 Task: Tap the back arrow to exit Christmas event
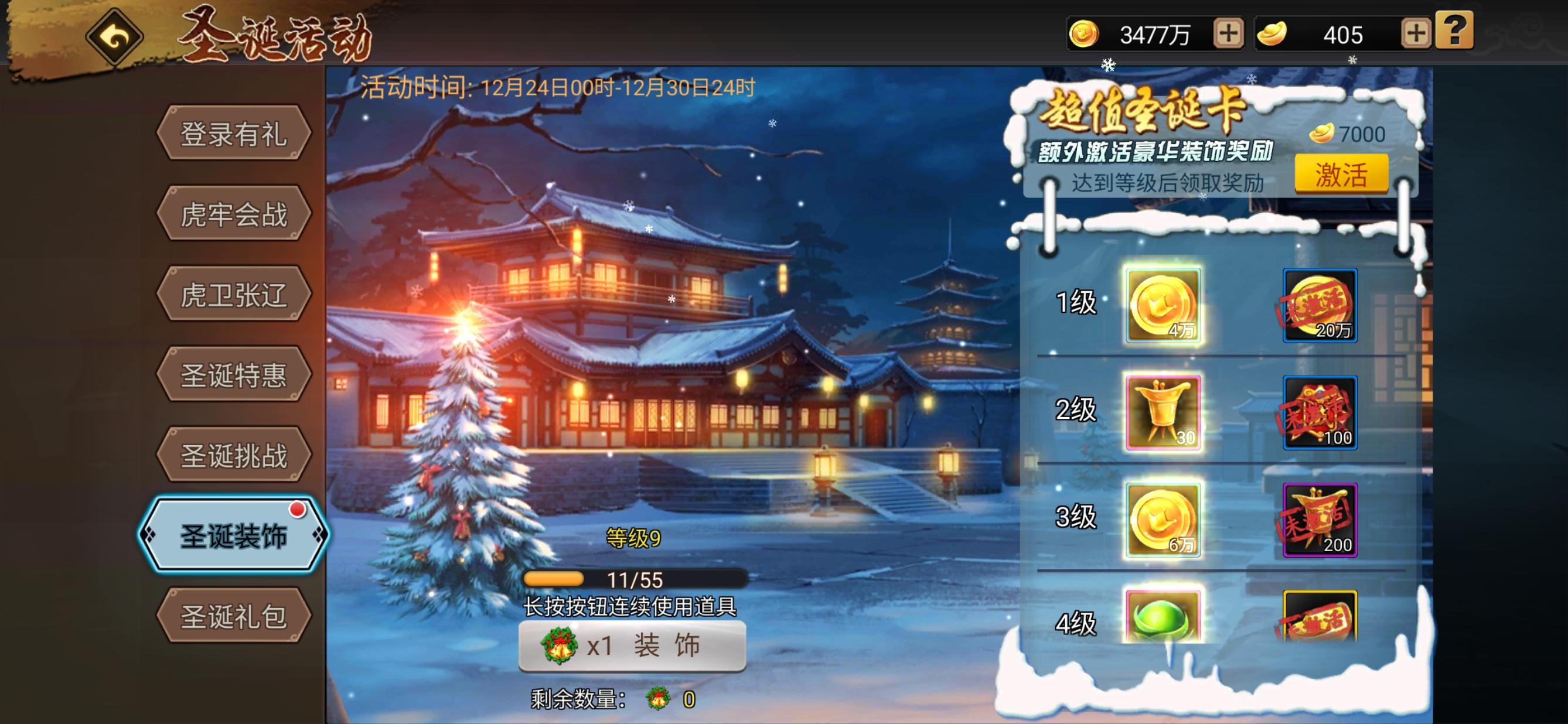click(x=116, y=37)
